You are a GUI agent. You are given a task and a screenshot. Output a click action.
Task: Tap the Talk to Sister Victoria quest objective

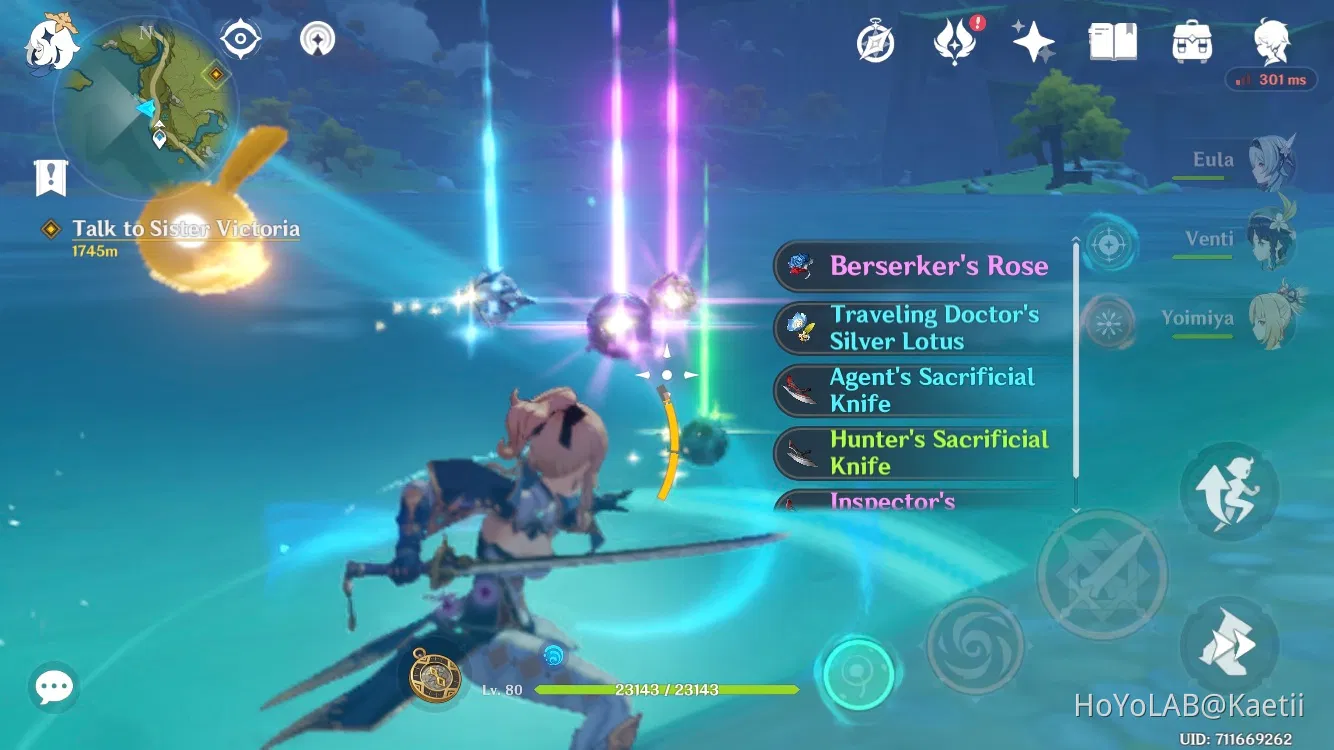[184, 228]
